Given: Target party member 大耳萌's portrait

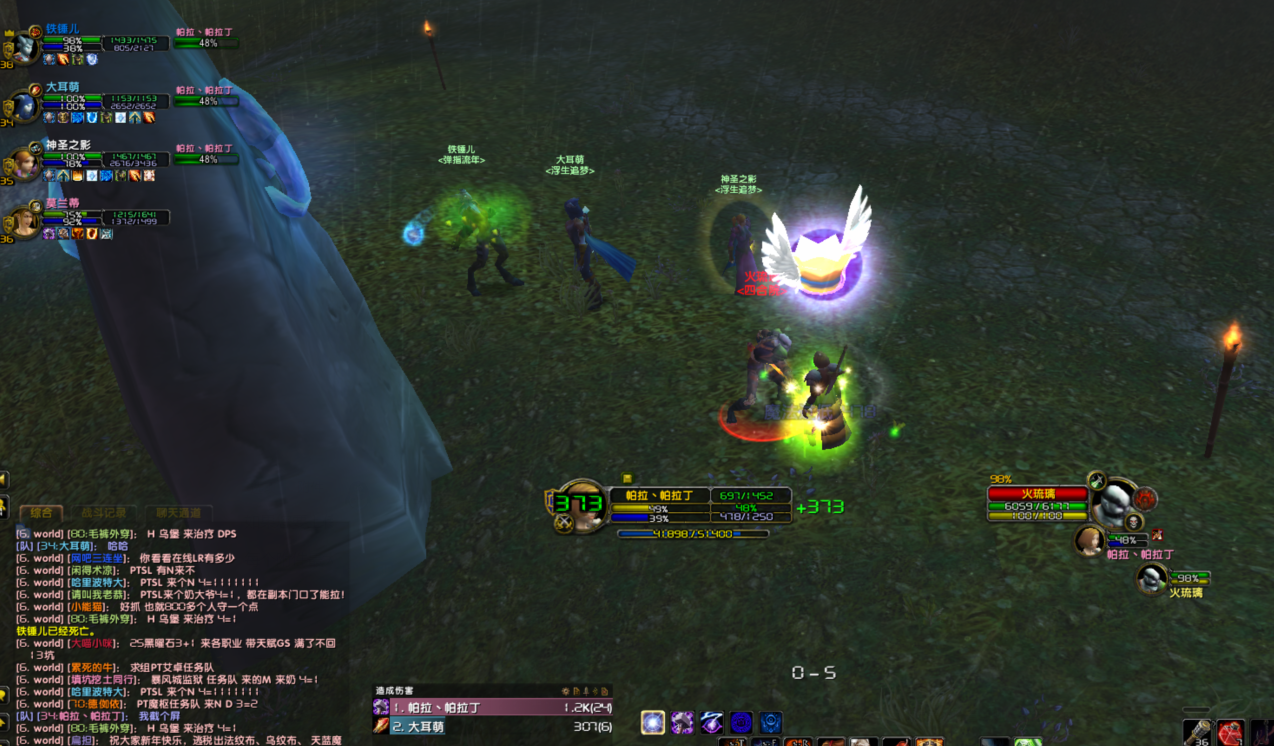Looking at the screenshot, I should tap(24, 105).
